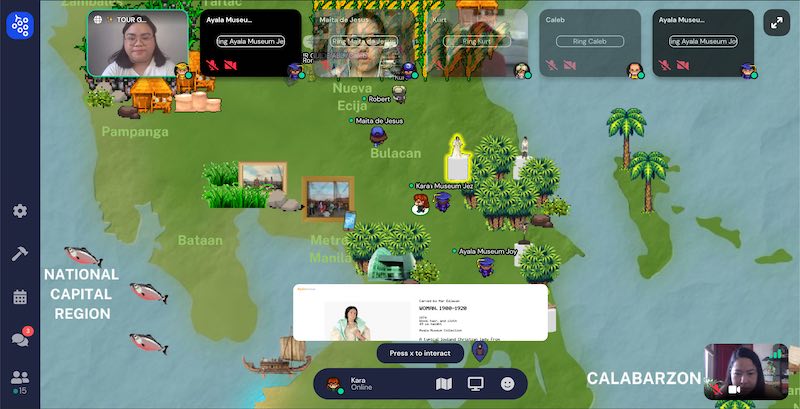Open the gear settings icon
The height and width of the screenshot is (409, 800).
point(20,211)
